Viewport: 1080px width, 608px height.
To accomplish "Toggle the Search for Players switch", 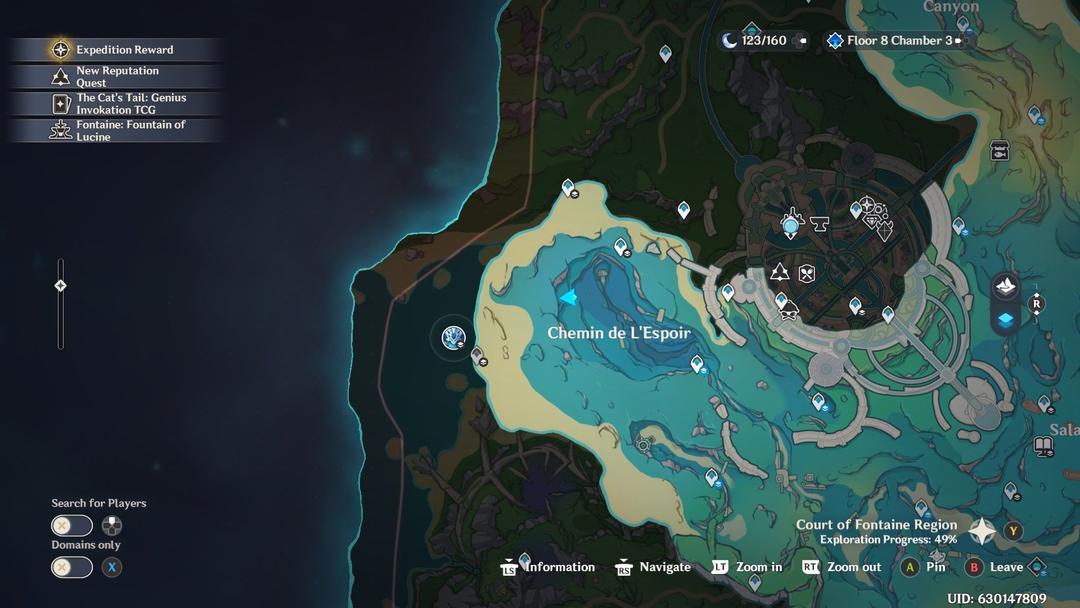I will pyautogui.click(x=72, y=526).
